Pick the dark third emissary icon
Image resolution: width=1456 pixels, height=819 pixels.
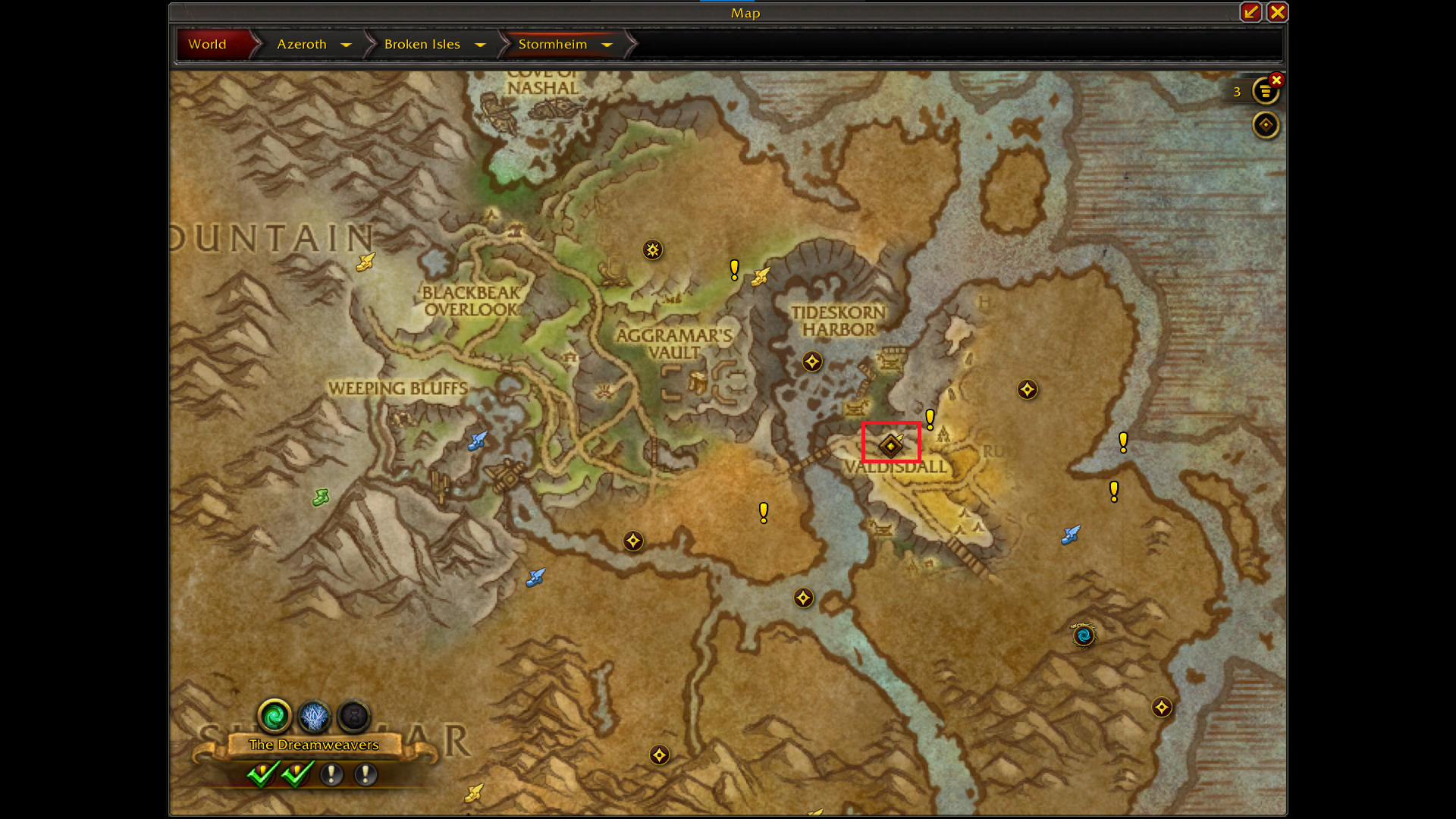pyautogui.click(x=353, y=715)
